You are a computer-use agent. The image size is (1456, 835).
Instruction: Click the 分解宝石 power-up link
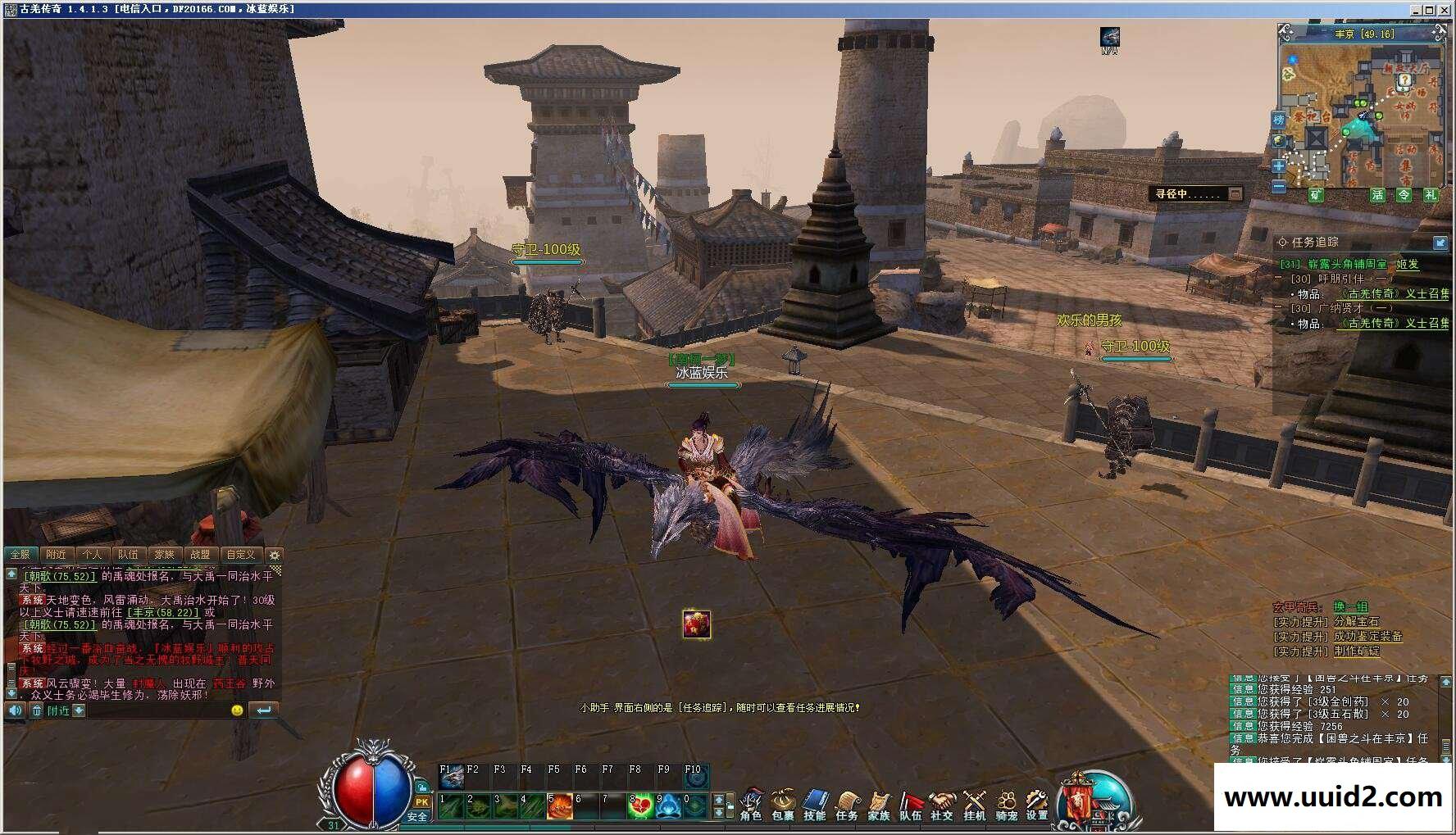[1356, 622]
